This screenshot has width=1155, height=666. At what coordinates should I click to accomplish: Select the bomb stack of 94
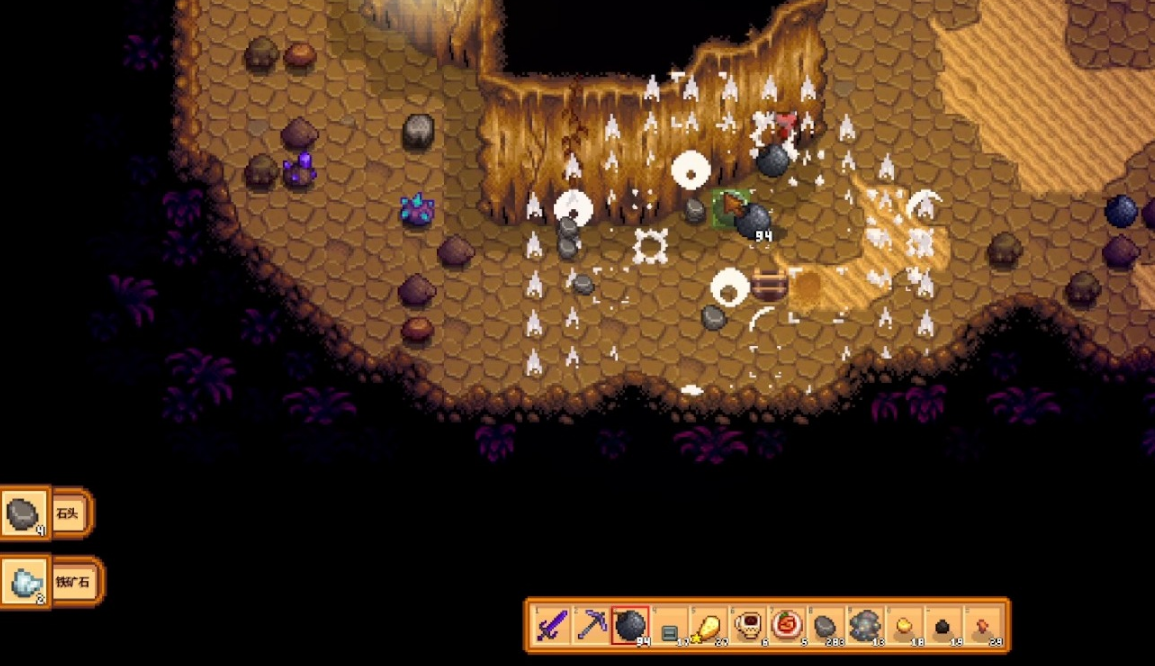pos(630,626)
